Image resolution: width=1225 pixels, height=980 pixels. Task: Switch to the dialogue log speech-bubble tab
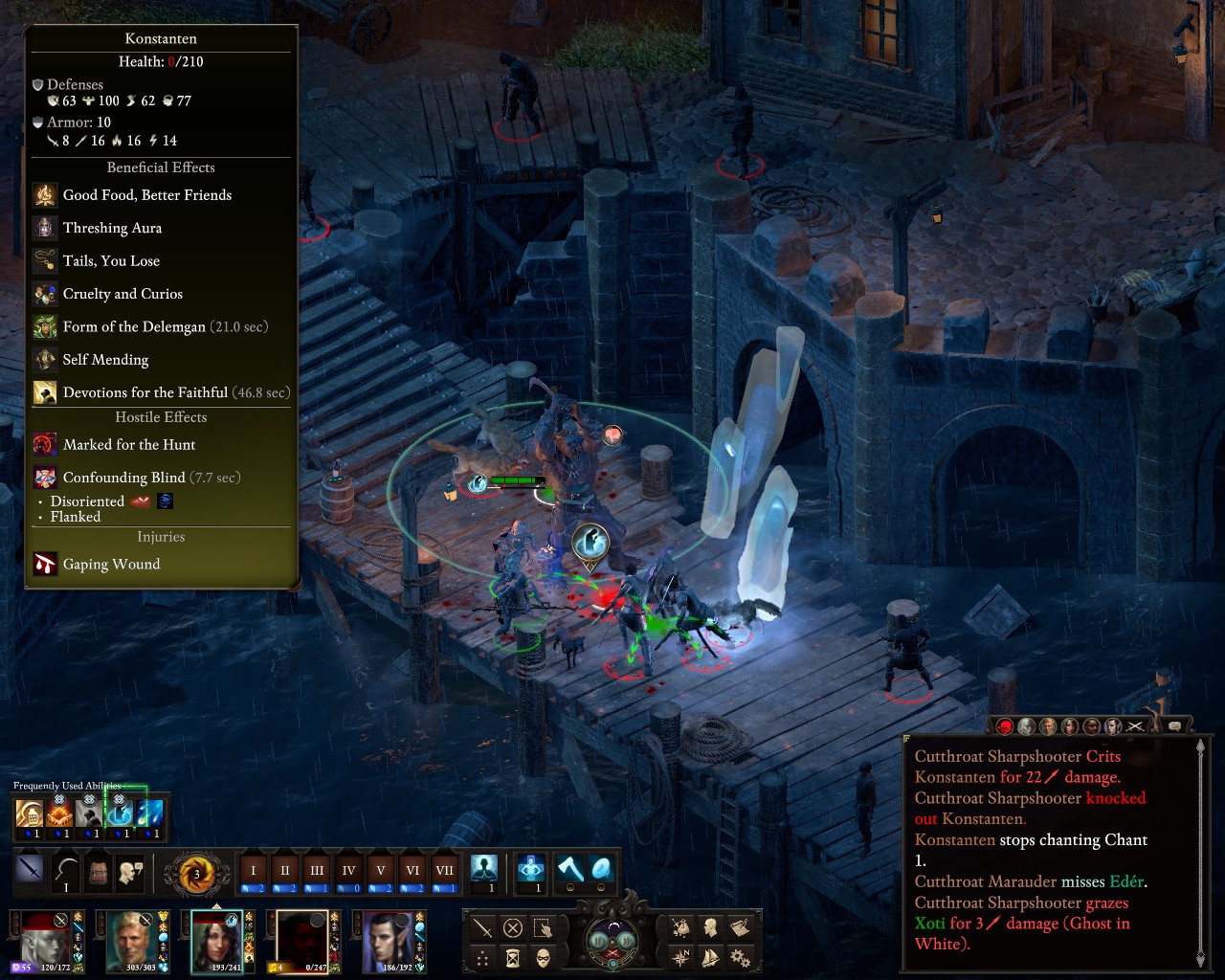(x=1175, y=725)
